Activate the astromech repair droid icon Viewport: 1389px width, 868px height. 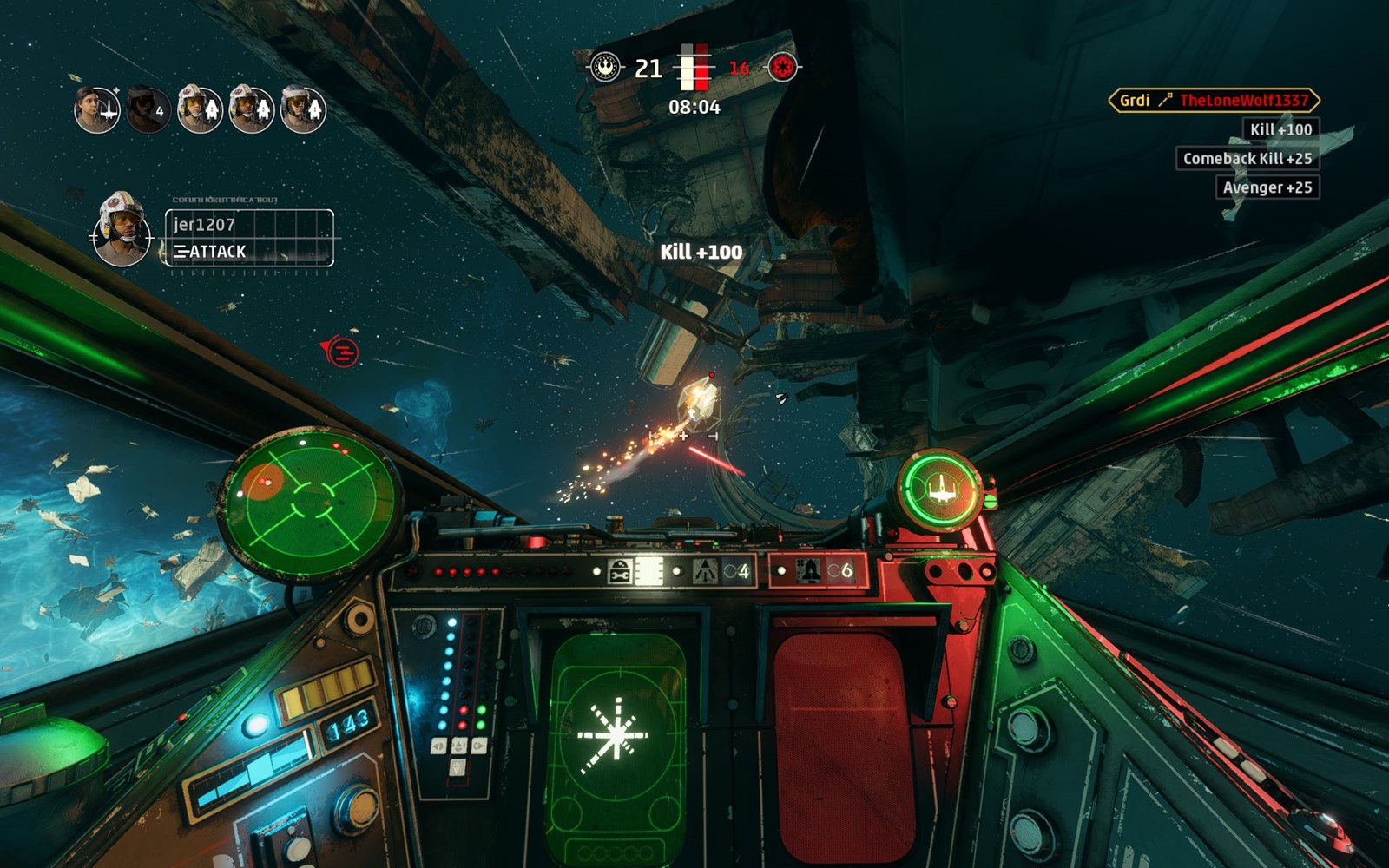[x=621, y=571]
